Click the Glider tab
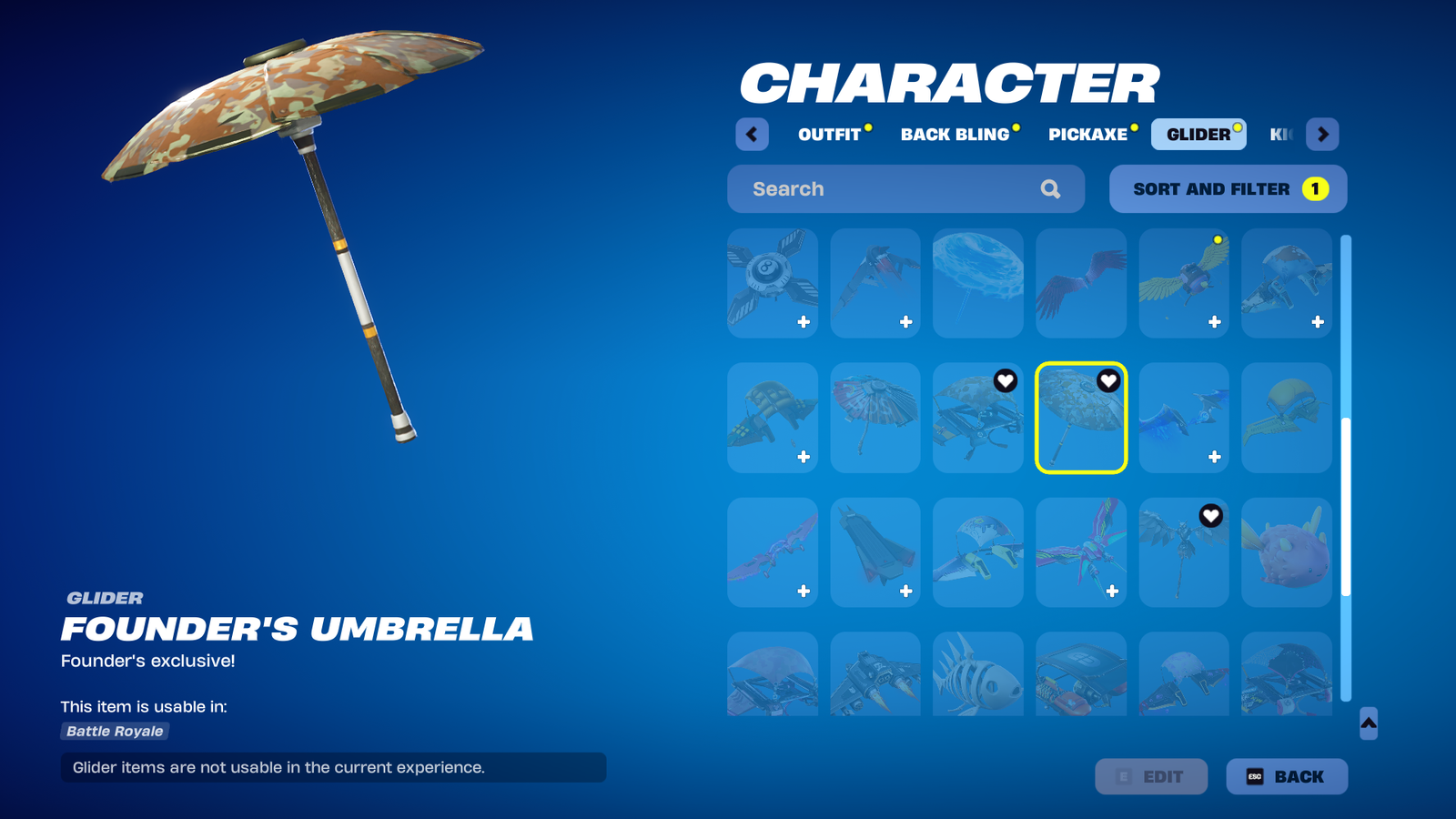Image resolution: width=1456 pixels, height=819 pixels. 1198,135
